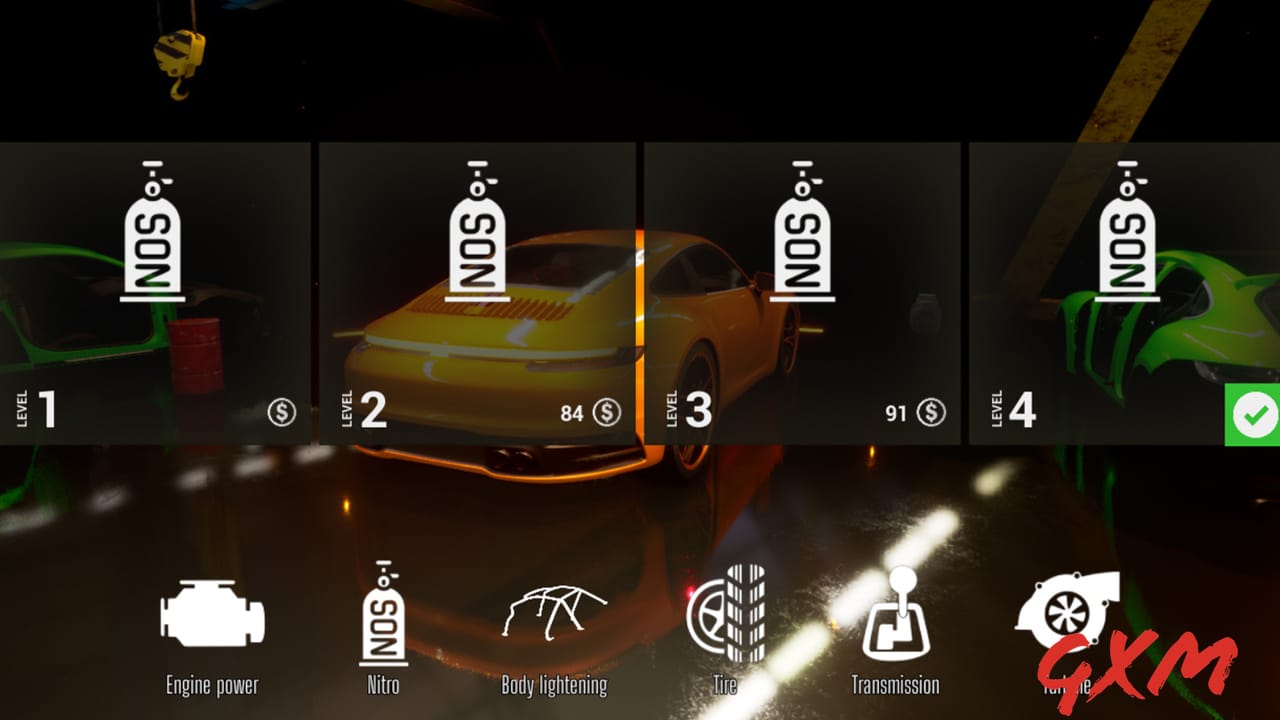Viewport: 1280px width, 720px height.
Task: Click the dollar price icon on Level 1
Action: (283, 412)
